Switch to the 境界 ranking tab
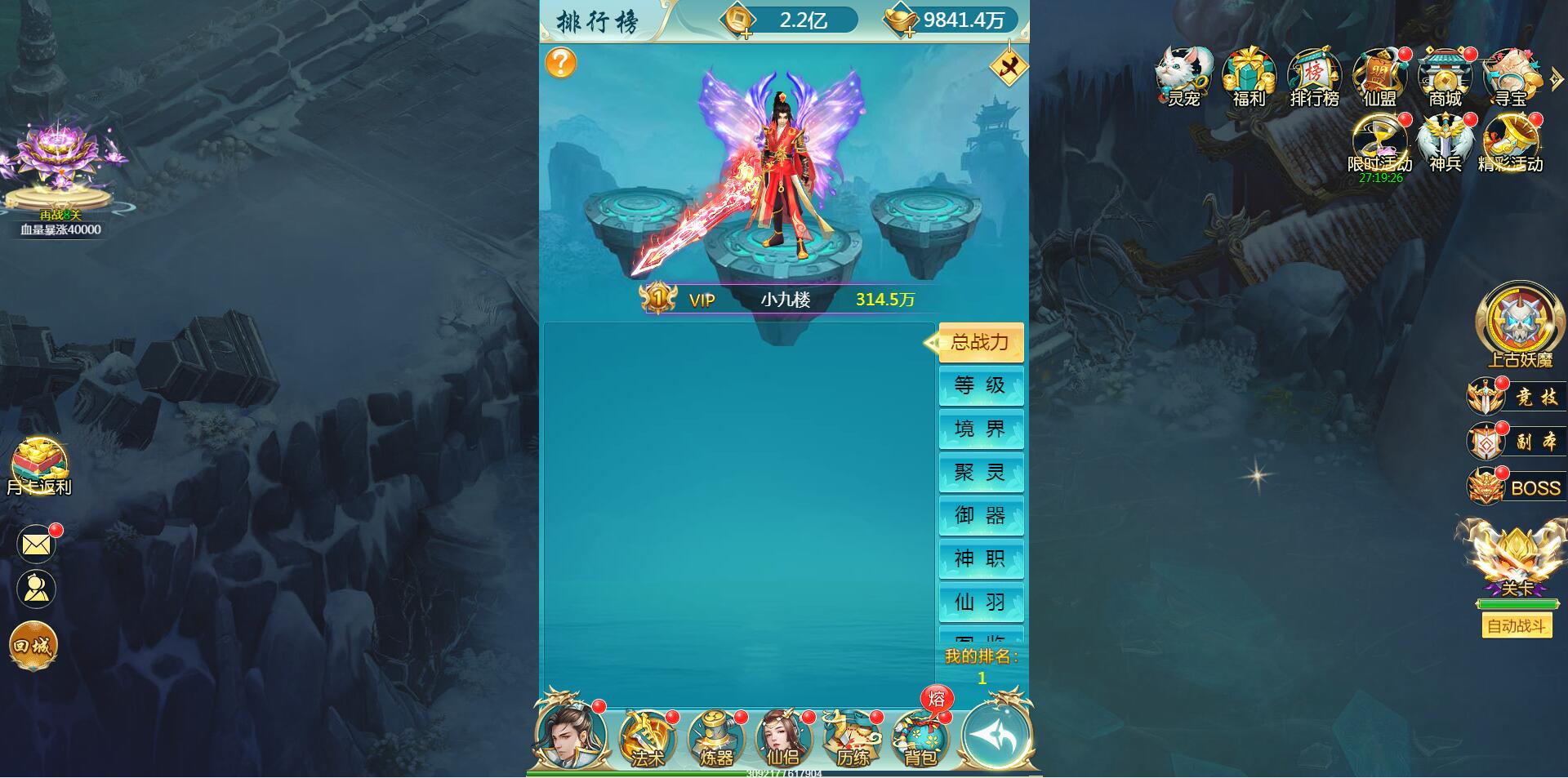Image resolution: width=1568 pixels, height=778 pixels. (x=981, y=429)
